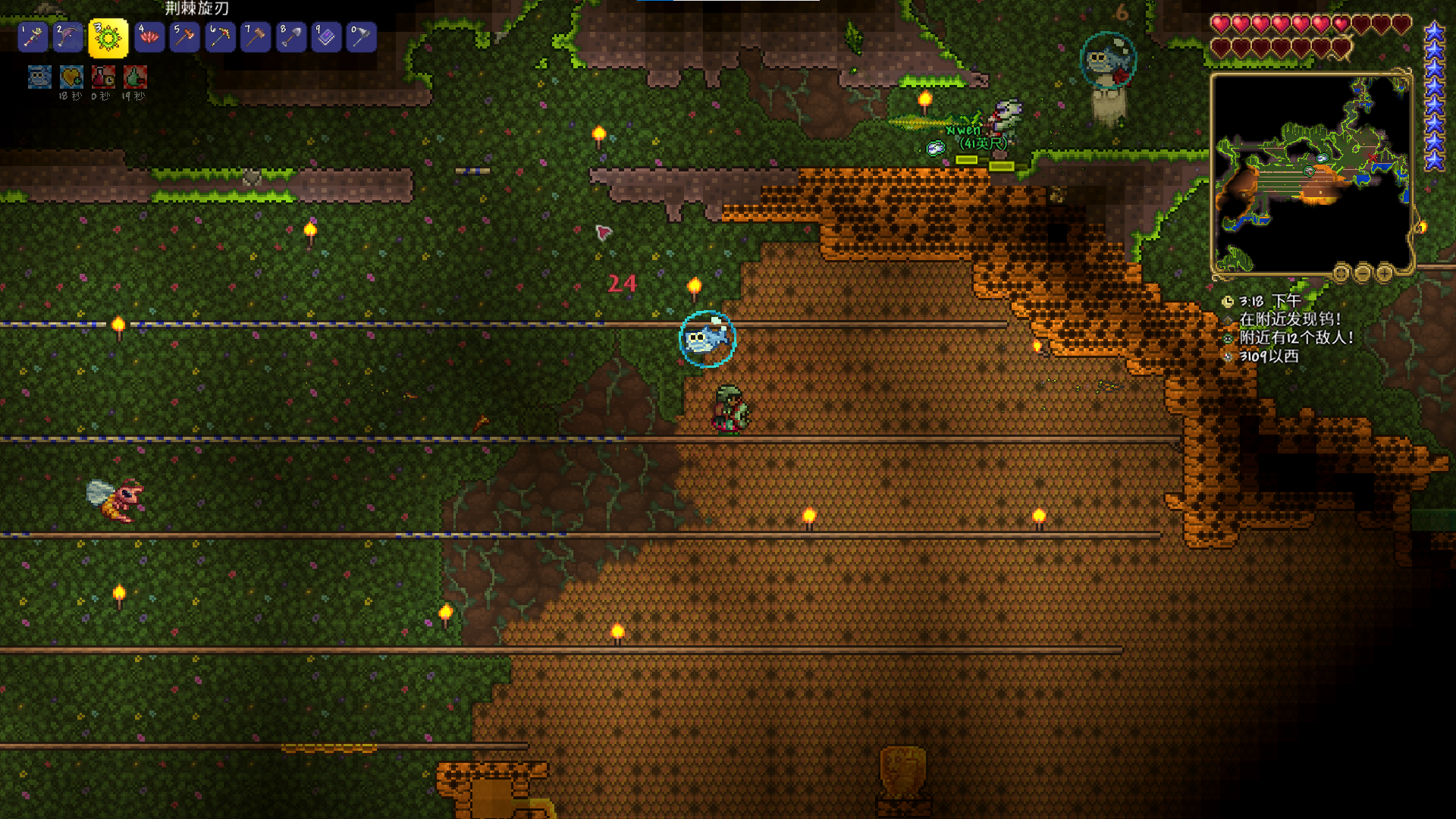Click the green slime debuff icon
The width and height of the screenshot is (1456, 819).
click(x=135, y=77)
